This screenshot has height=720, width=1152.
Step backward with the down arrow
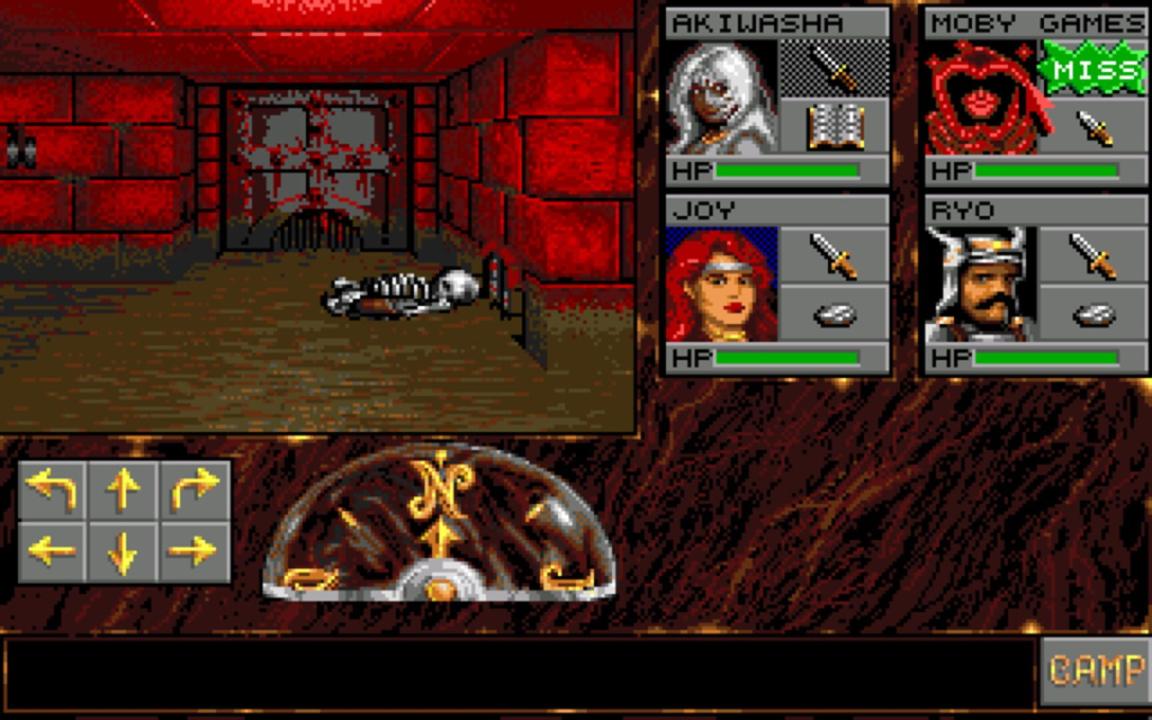[x=123, y=550]
